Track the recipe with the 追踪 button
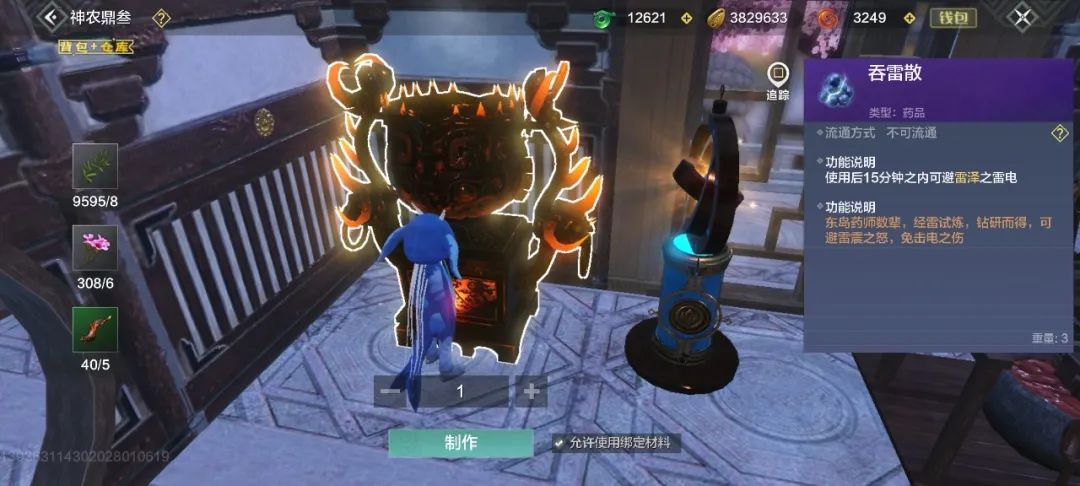This screenshot has height=486, width=1080. pyautogui.click(x=777, y=79)
